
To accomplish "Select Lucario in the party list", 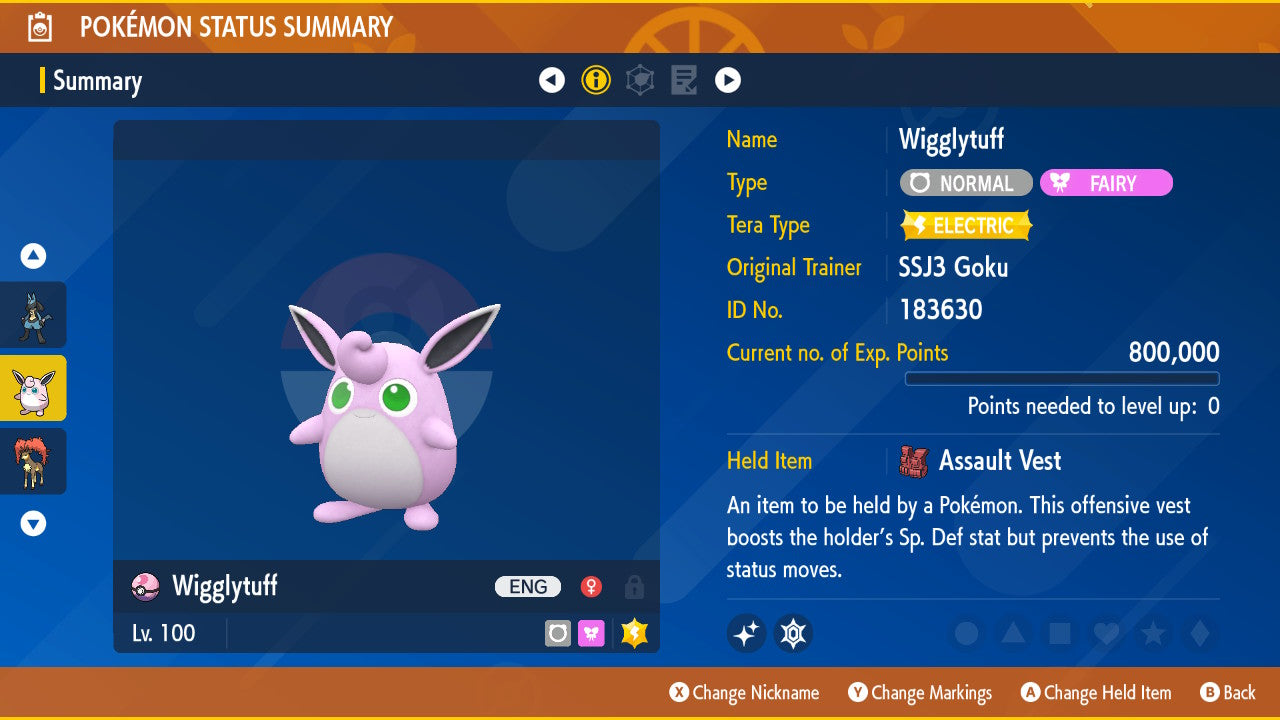I will click(33, 315).
